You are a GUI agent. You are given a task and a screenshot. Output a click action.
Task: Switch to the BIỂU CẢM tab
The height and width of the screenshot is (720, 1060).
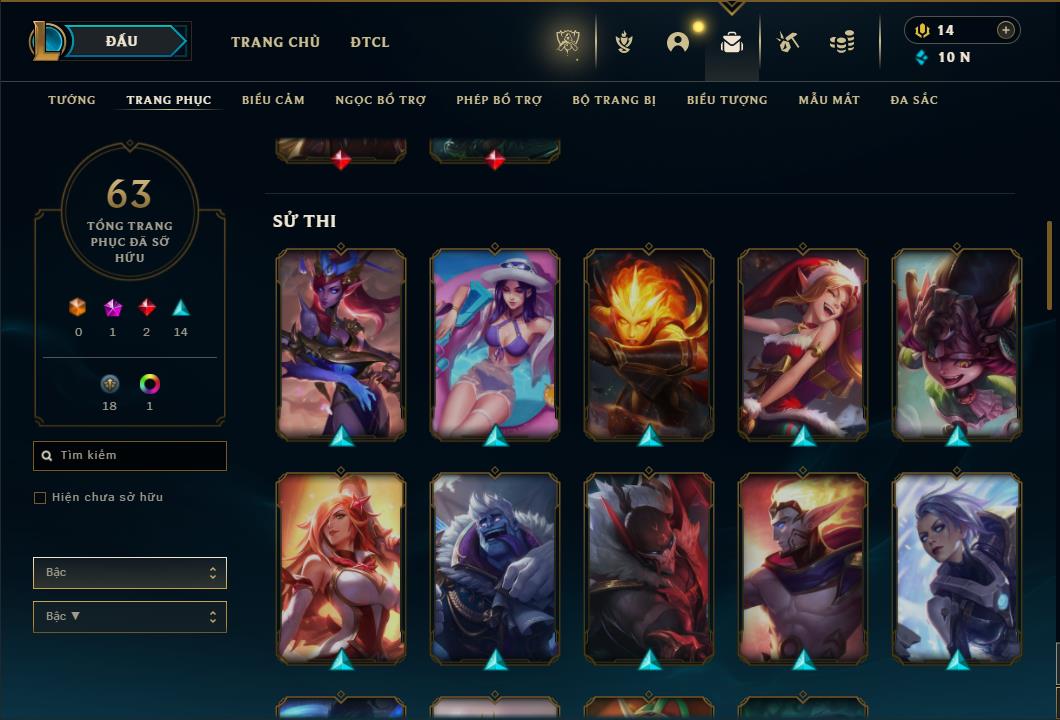[x=273, y=100]
